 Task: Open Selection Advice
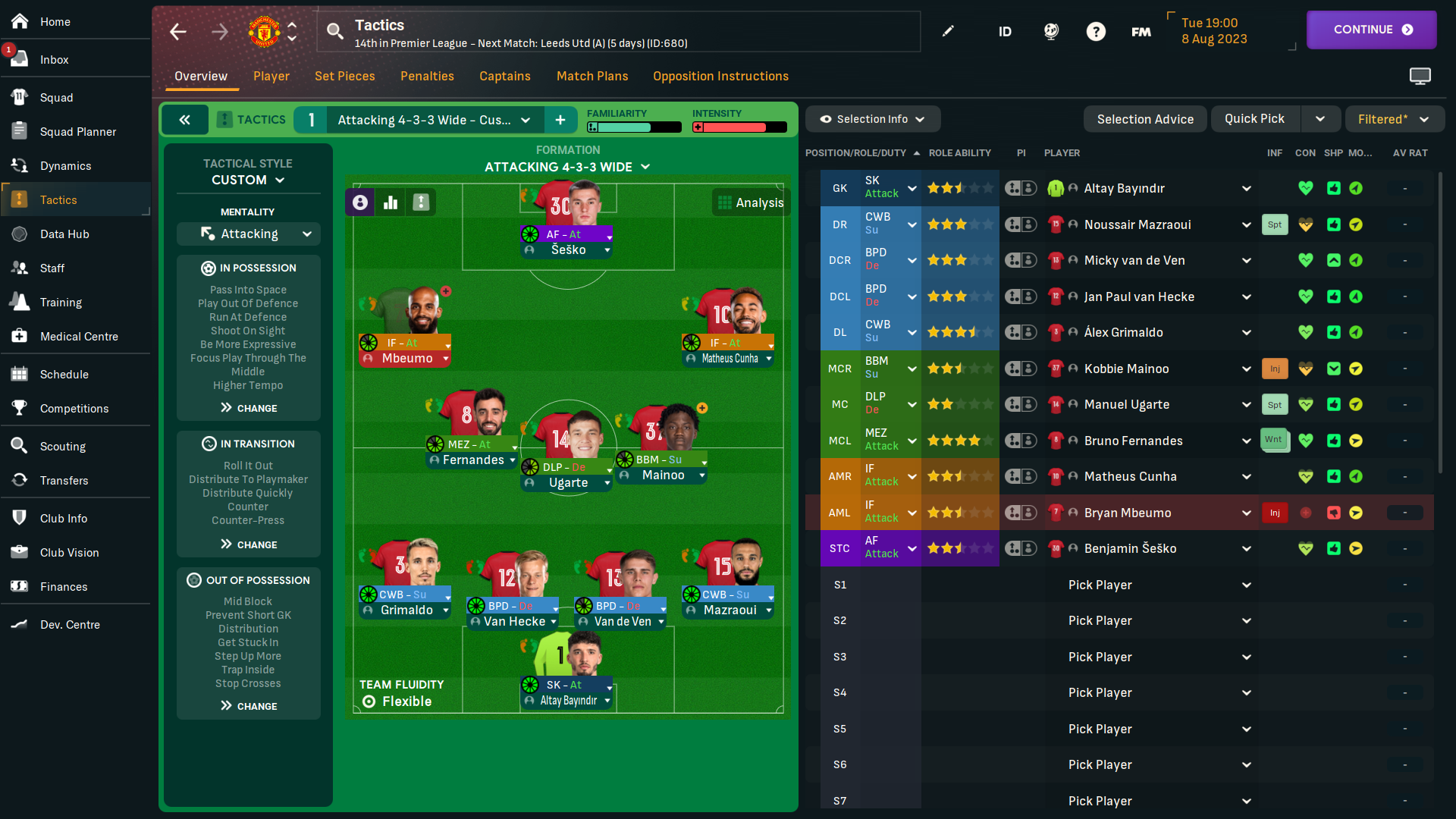click(1145, 119)
